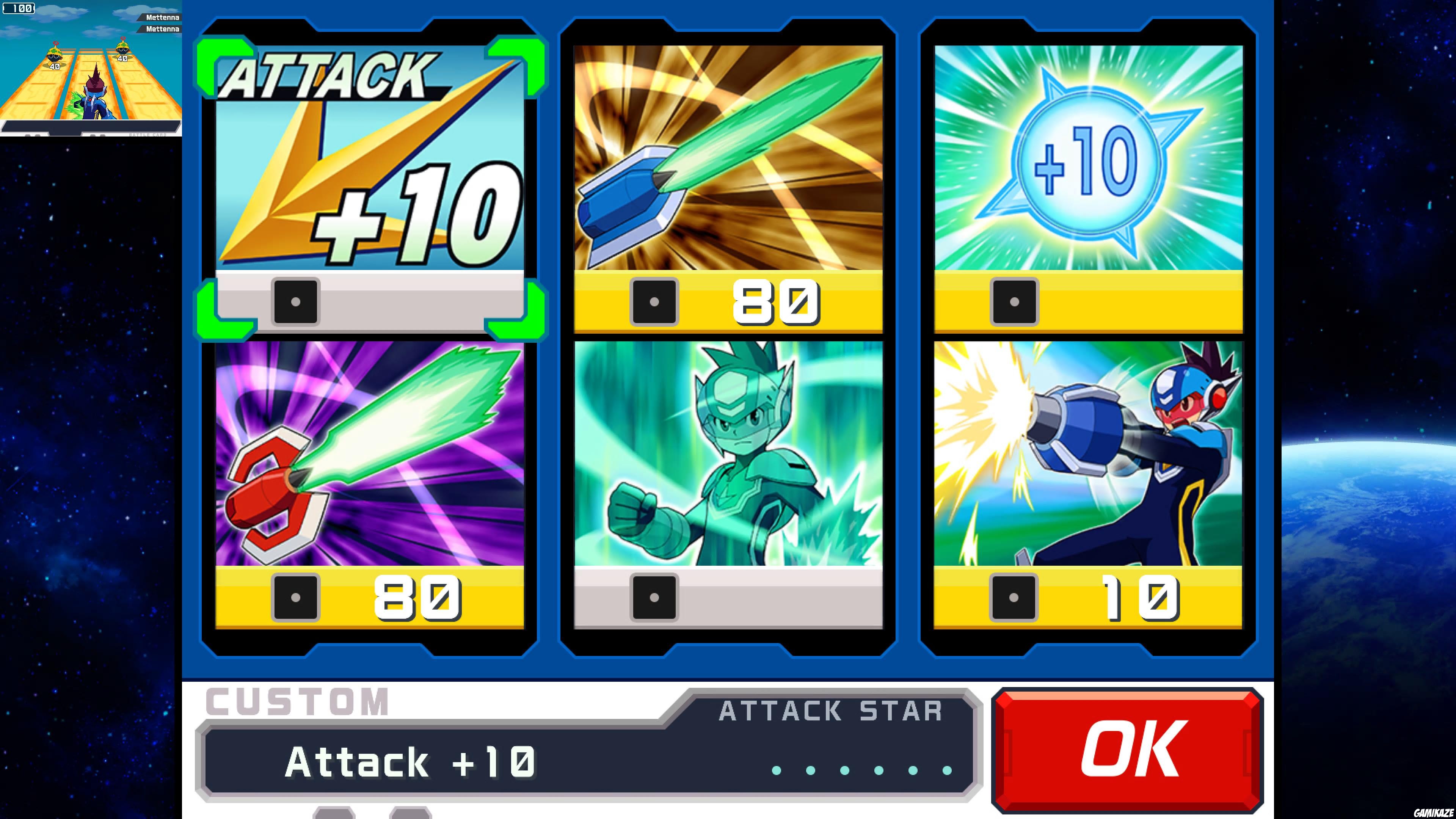Click the ATTACK STAR label
Screen dimensions: 1456x819
[x=831, y=711]
